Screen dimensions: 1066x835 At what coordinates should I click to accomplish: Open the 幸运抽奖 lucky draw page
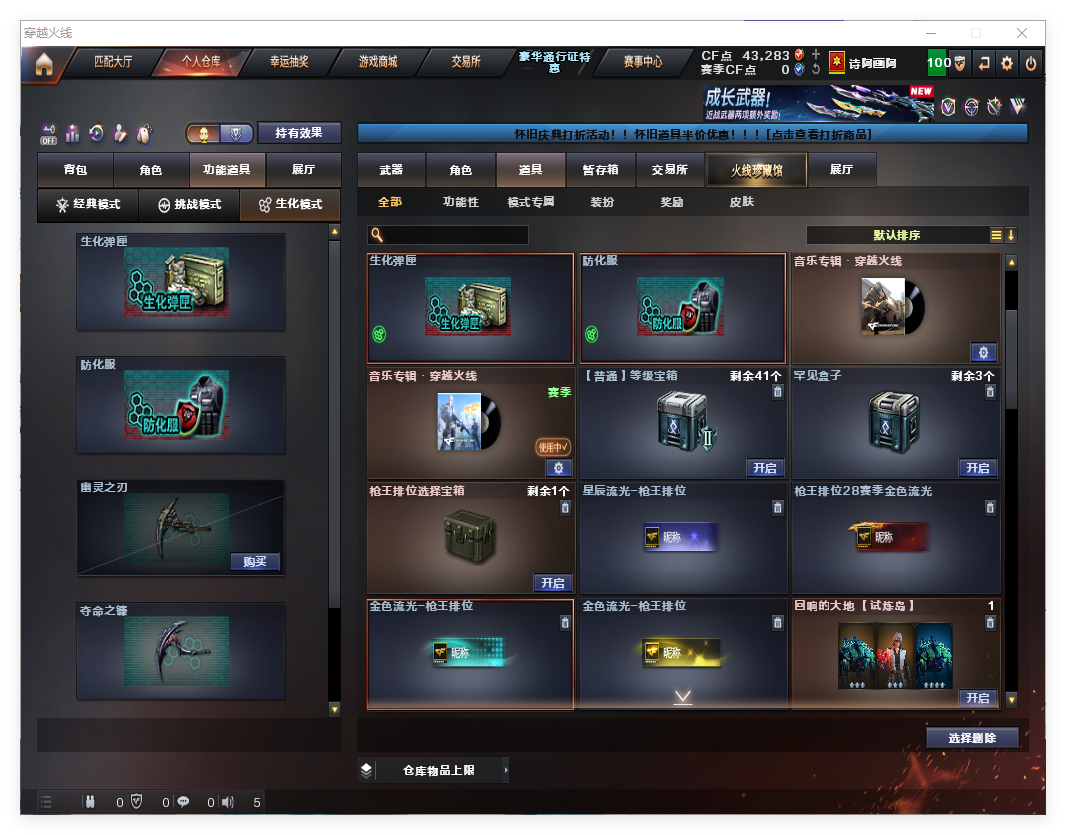[x=289, y=62]
